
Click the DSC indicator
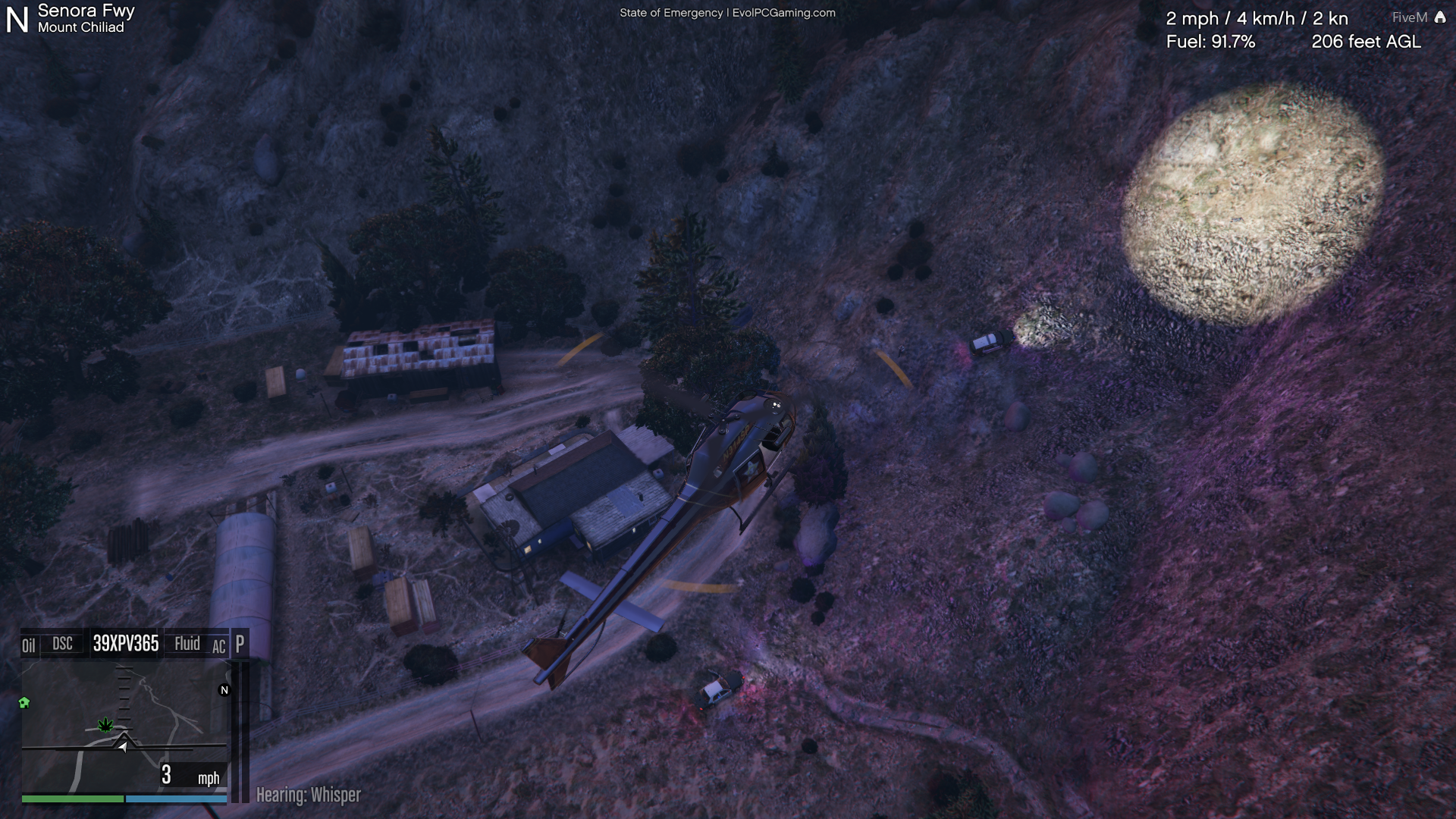(x=62, y=644)
